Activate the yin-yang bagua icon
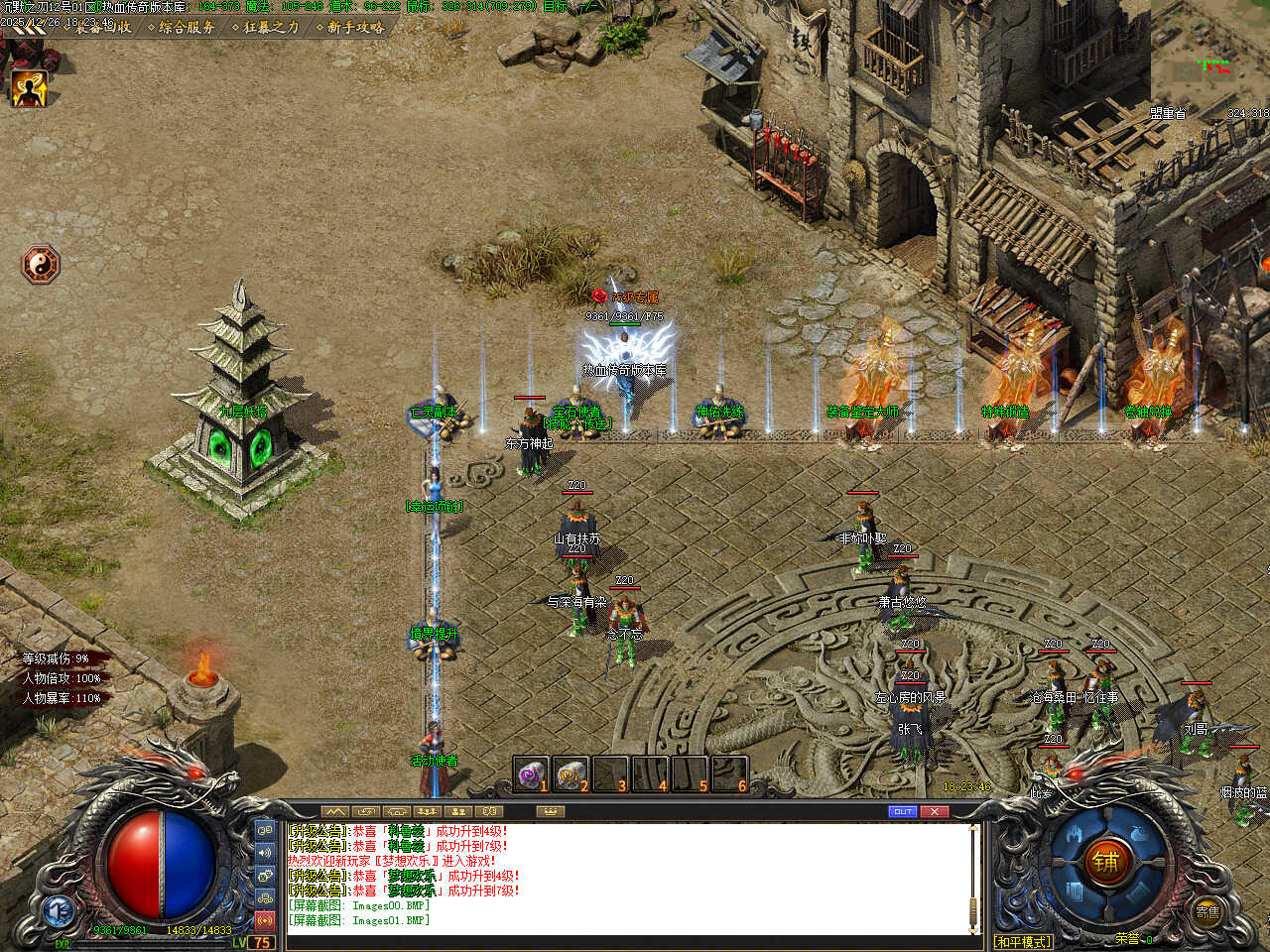The width and height of the screenshot is (1270, 952). (42, 265)
